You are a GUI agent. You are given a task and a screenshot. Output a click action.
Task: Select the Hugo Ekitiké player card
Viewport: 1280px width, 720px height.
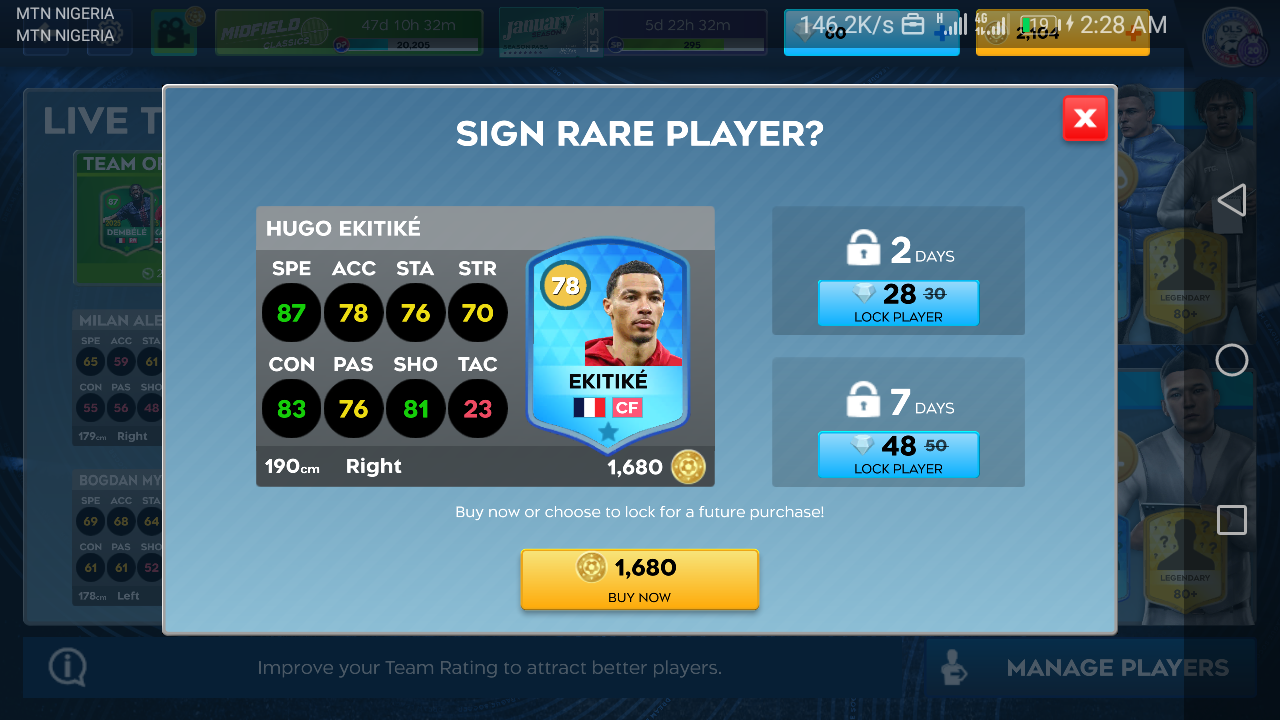coord(608,346)
